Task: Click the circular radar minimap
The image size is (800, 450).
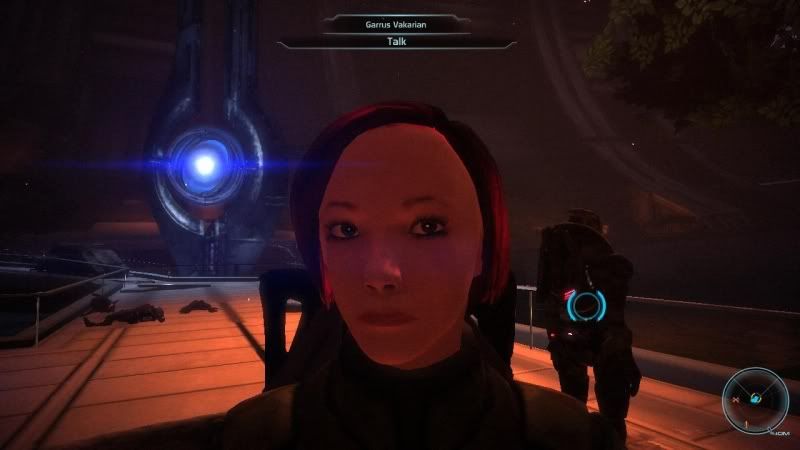Action: pos(756,398)
